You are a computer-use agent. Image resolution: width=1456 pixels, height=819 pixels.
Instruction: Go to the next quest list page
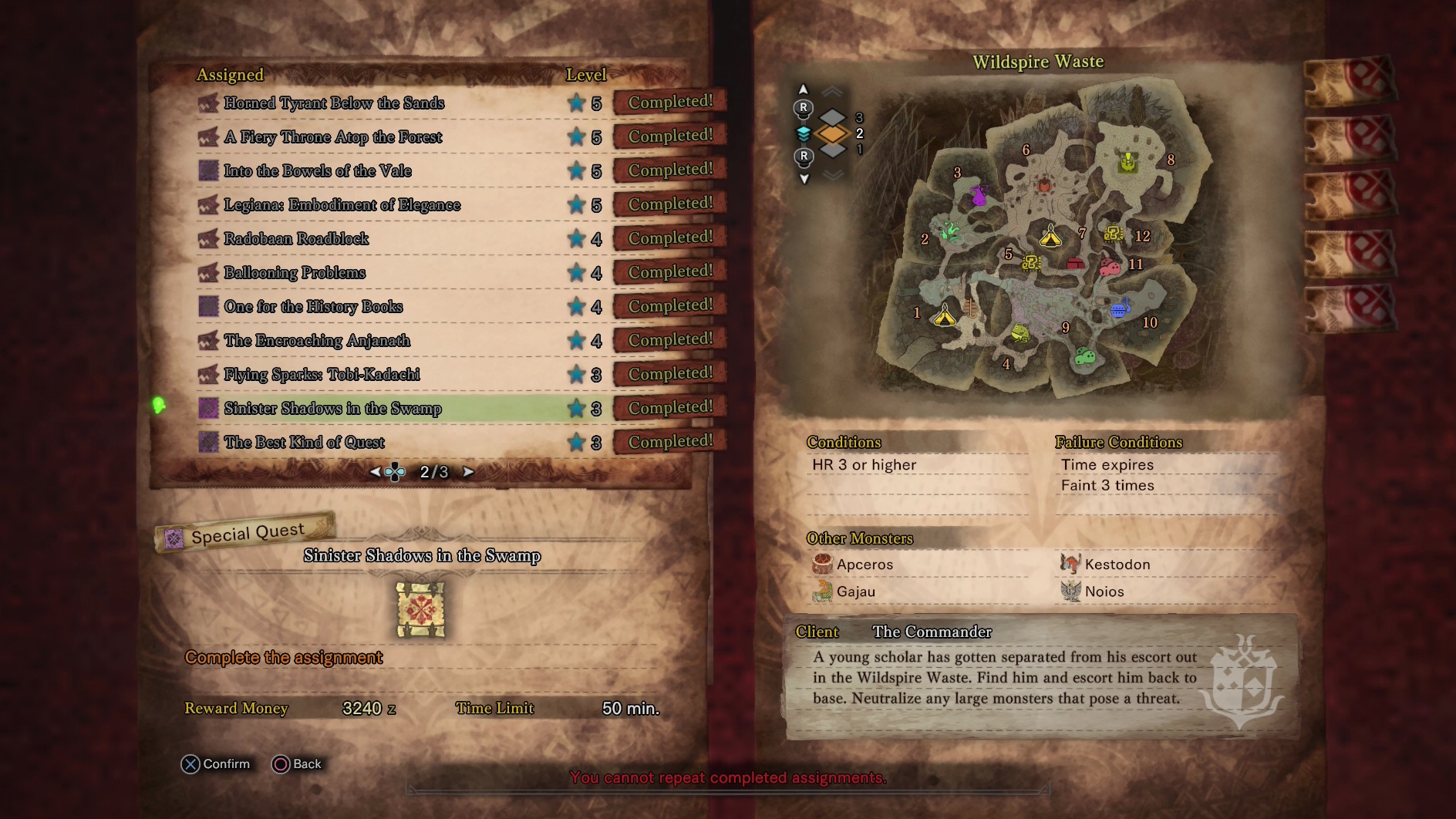[468, 472]
